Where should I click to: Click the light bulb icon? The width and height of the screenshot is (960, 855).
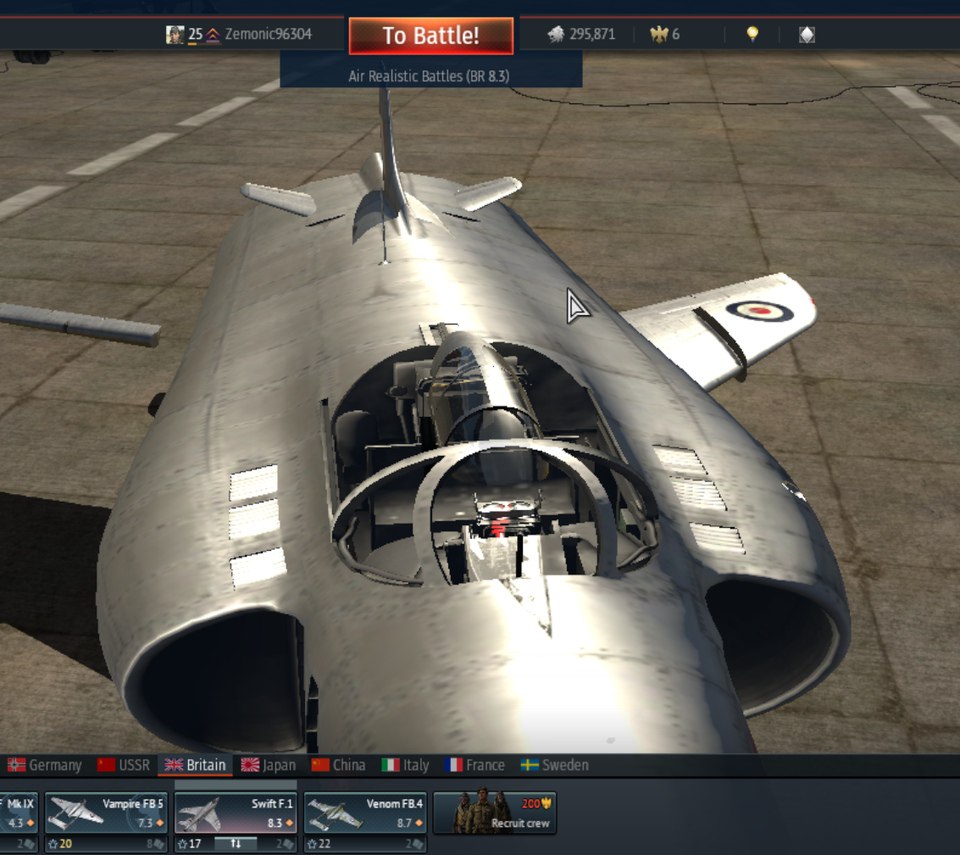pyautogui.click(x=752, y=34)
